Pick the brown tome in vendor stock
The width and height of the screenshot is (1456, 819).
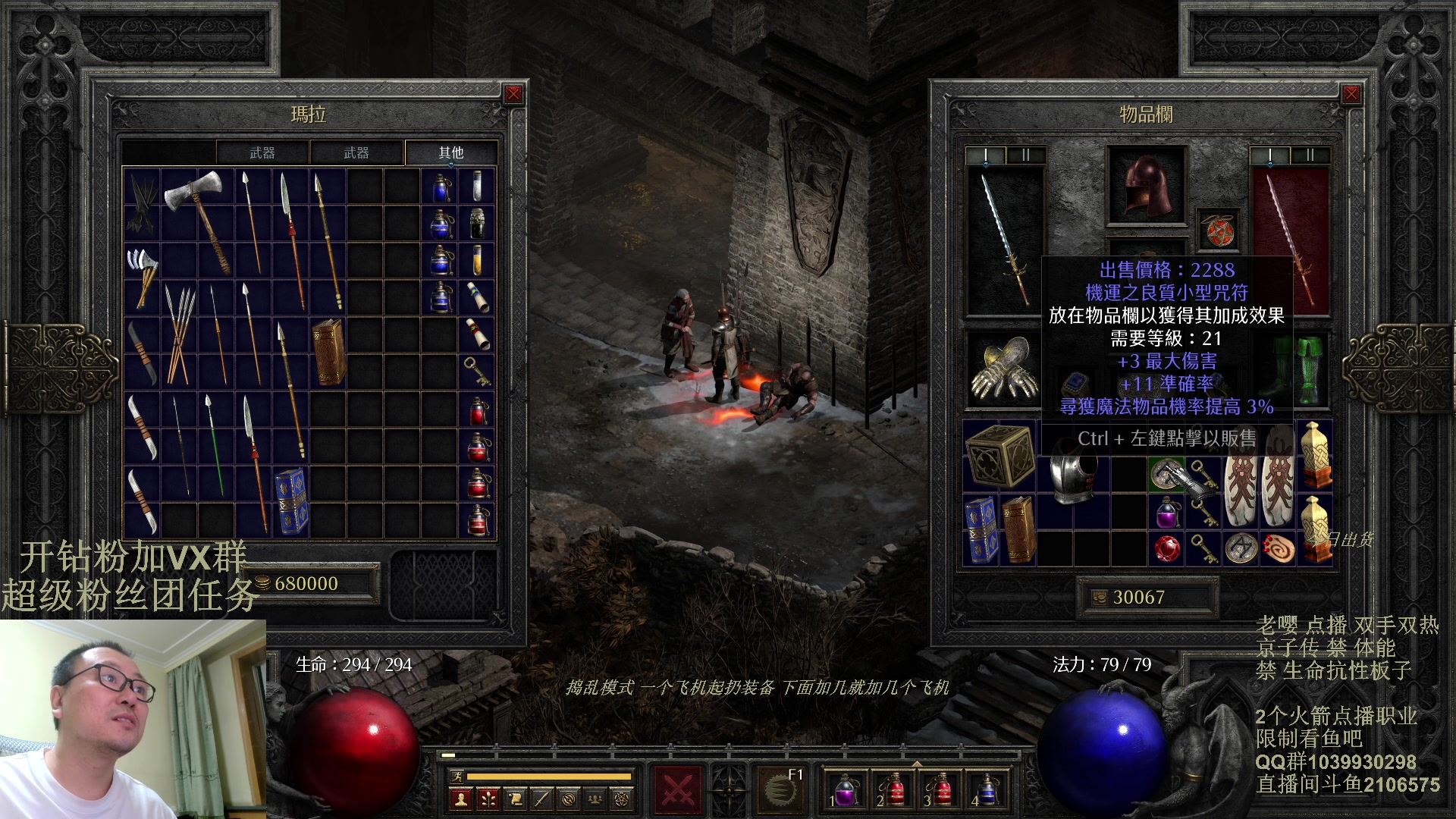[328, 352]
